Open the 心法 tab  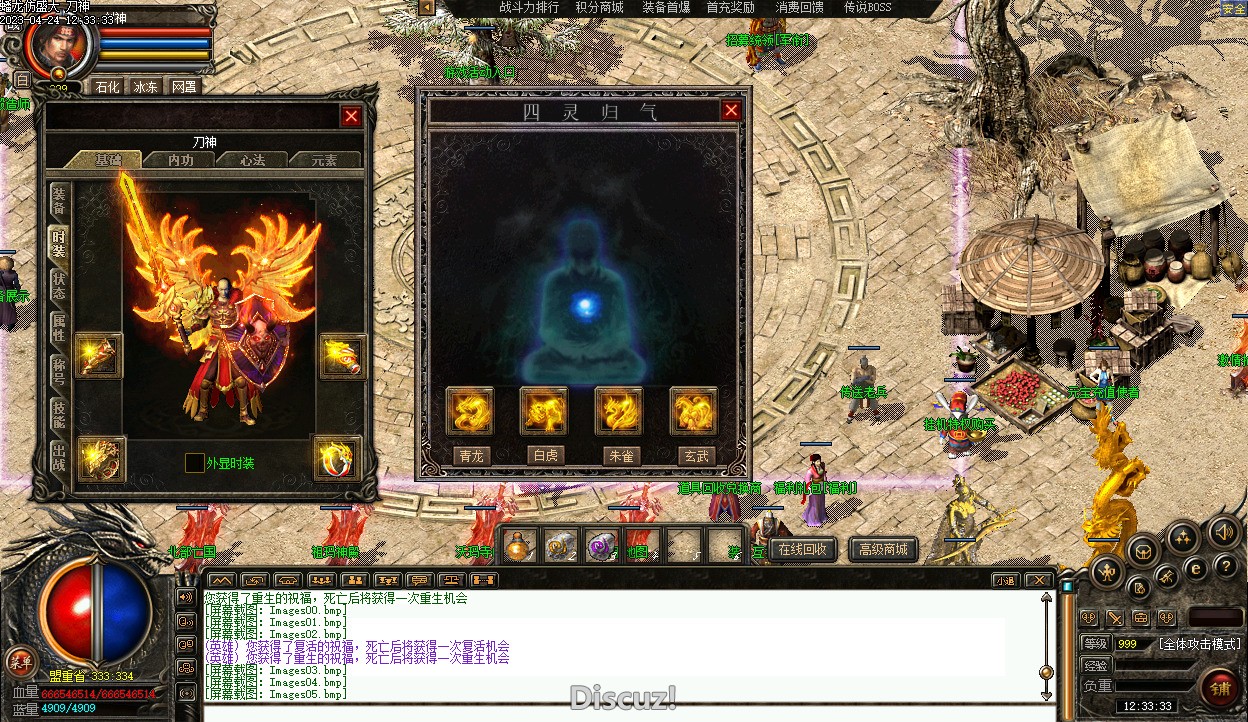pyautogui.click(x=253, y=159)
